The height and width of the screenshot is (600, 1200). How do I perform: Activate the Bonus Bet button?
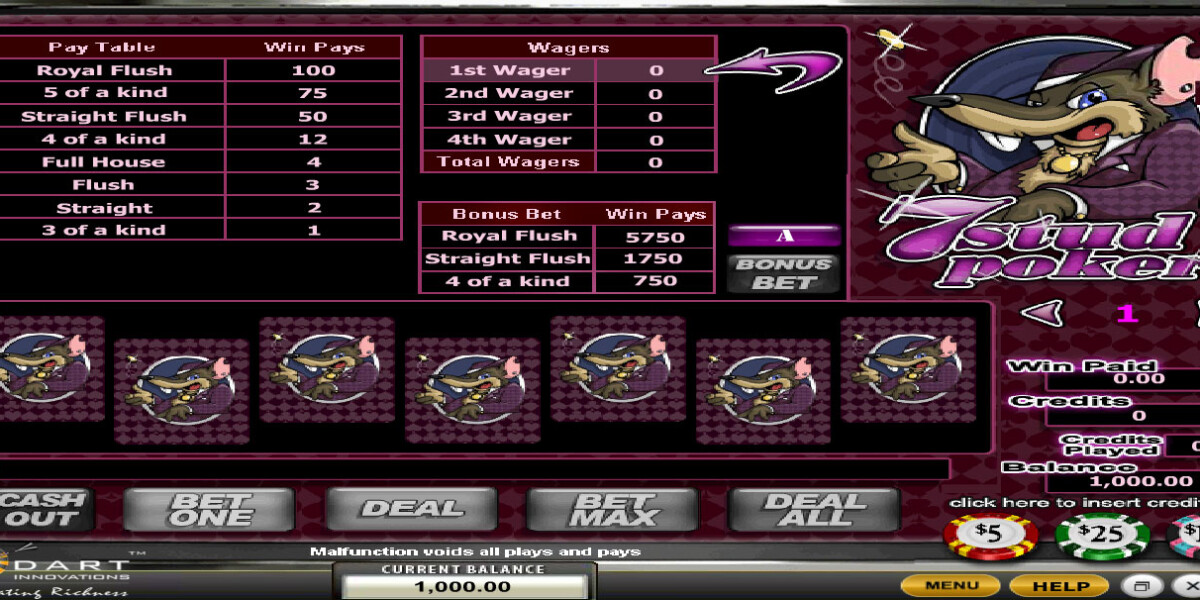coord(784,272)
